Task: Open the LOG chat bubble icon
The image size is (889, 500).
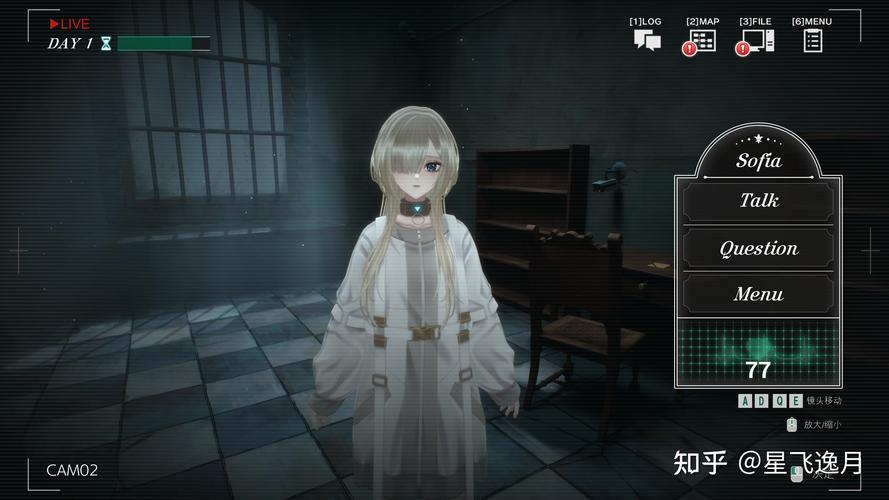Action: coord(647,40)
